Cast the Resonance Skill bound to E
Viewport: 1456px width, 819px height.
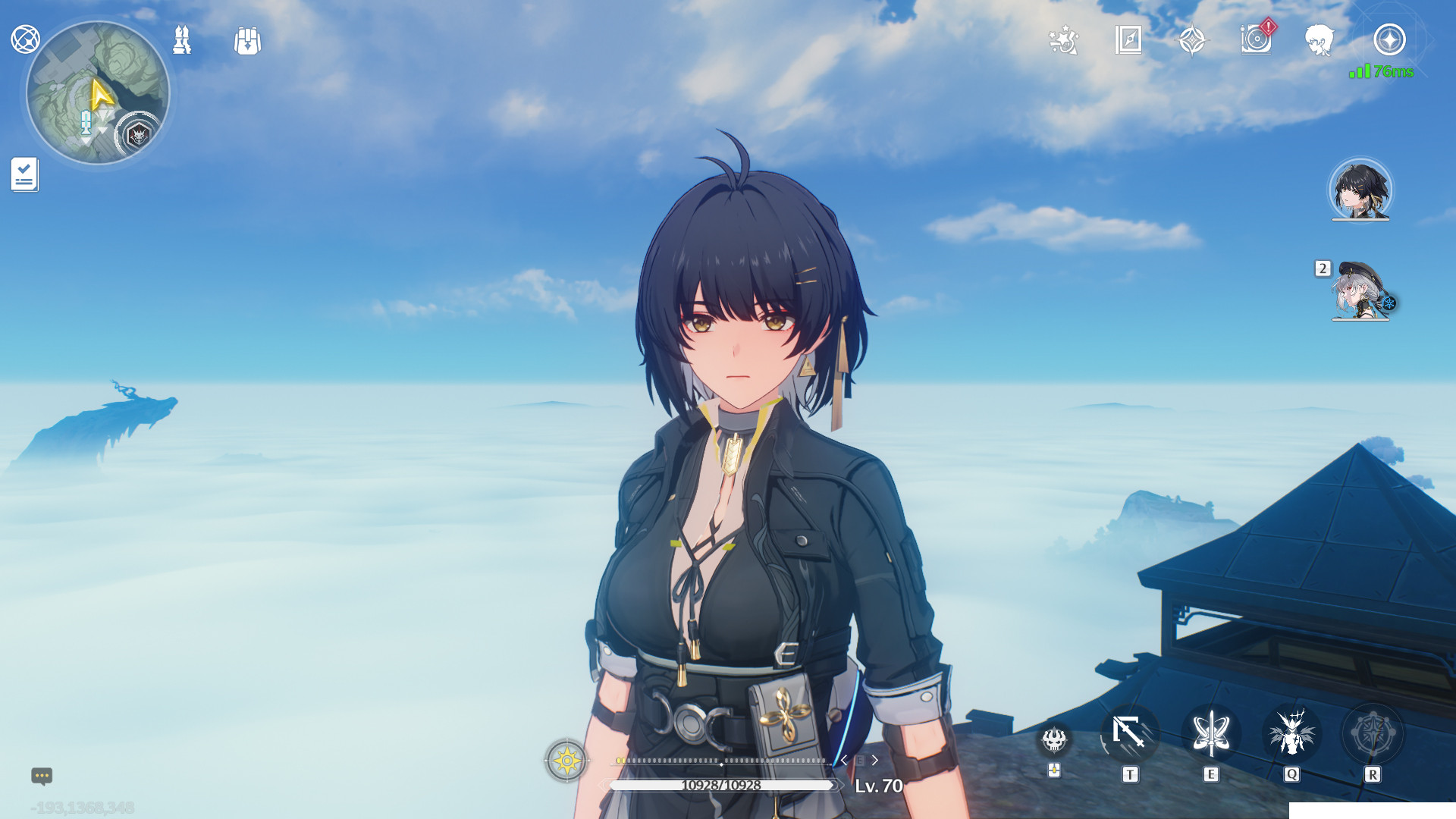pyautogui.click(x=1212, y=734)
